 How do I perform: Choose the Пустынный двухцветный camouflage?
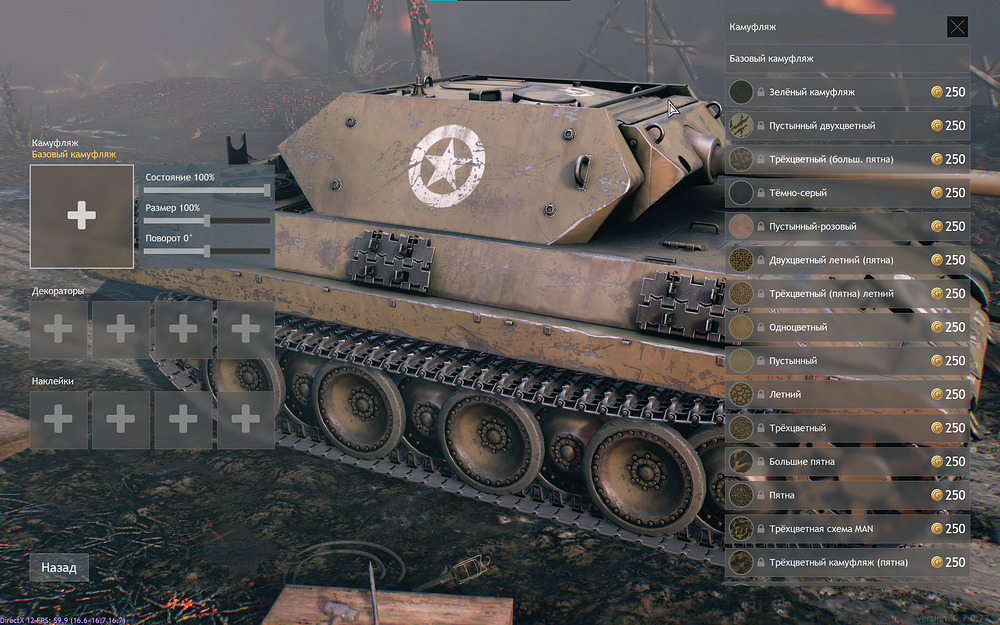coord(847,126)
